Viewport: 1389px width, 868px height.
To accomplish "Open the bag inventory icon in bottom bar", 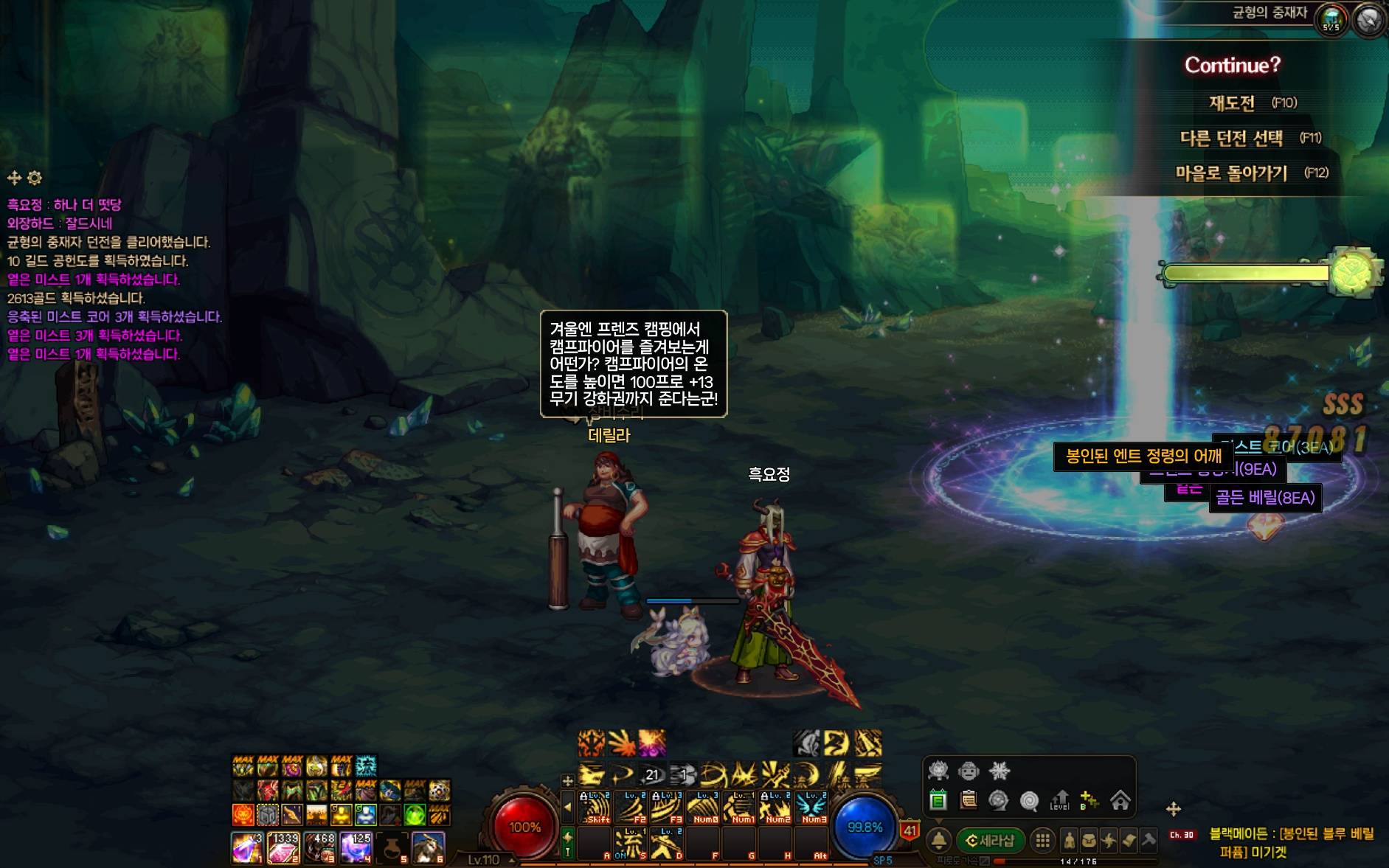I will (x=1089, y=841).
